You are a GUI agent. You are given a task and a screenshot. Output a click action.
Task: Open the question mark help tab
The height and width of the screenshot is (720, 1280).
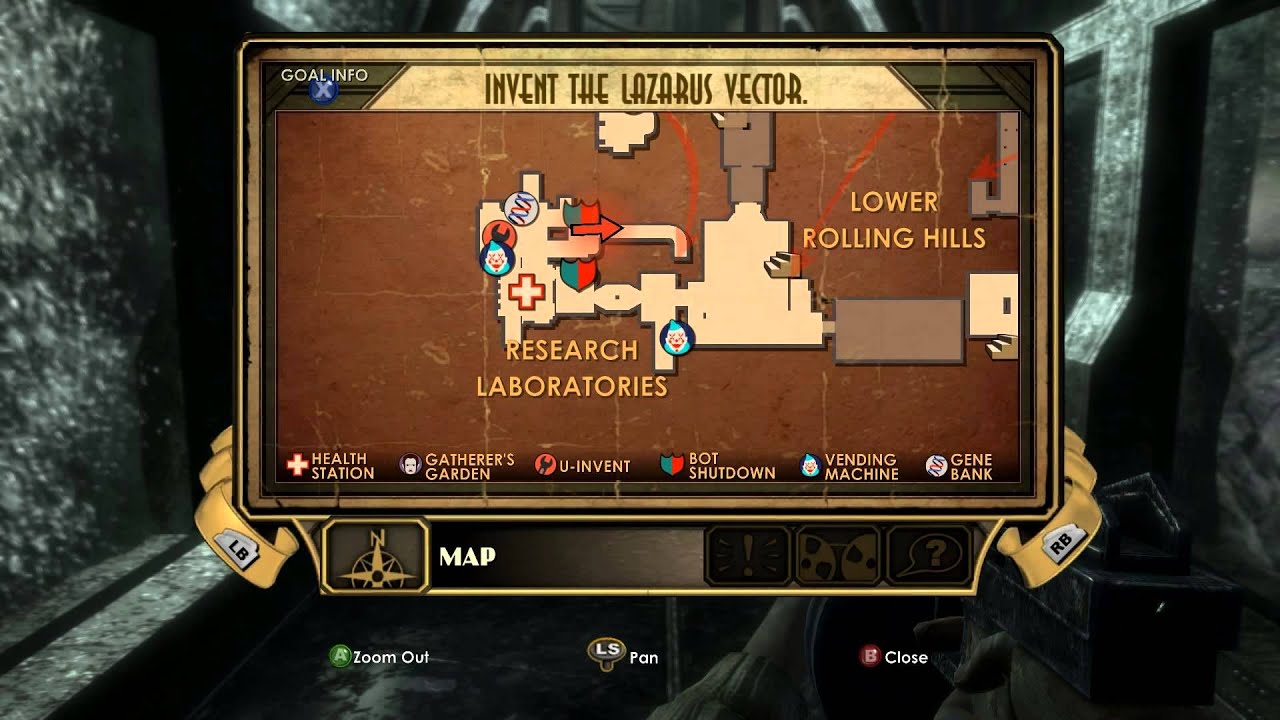pos(929,556)
